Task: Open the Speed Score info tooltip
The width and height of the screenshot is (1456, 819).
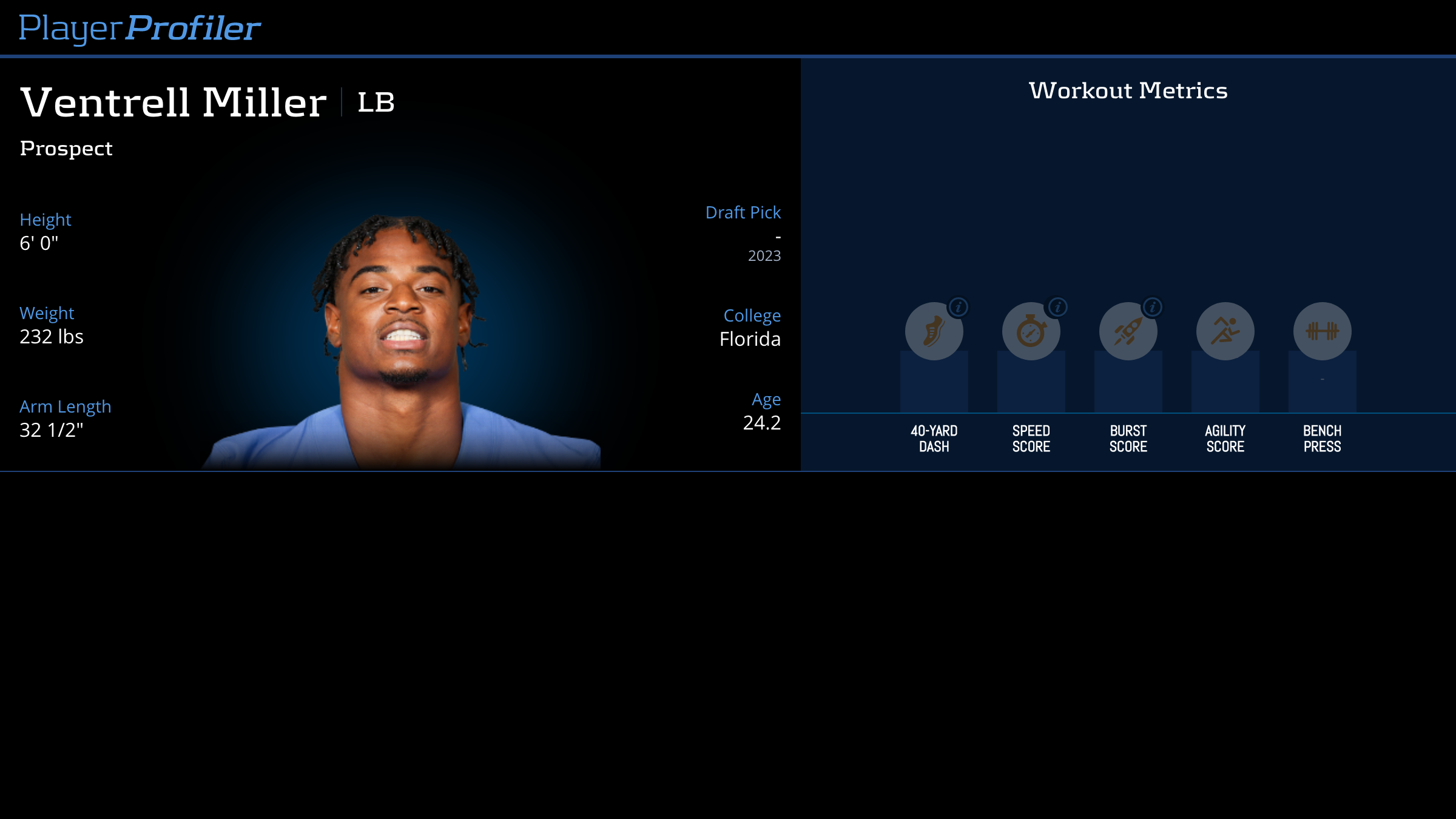Action: [1057, 307]
